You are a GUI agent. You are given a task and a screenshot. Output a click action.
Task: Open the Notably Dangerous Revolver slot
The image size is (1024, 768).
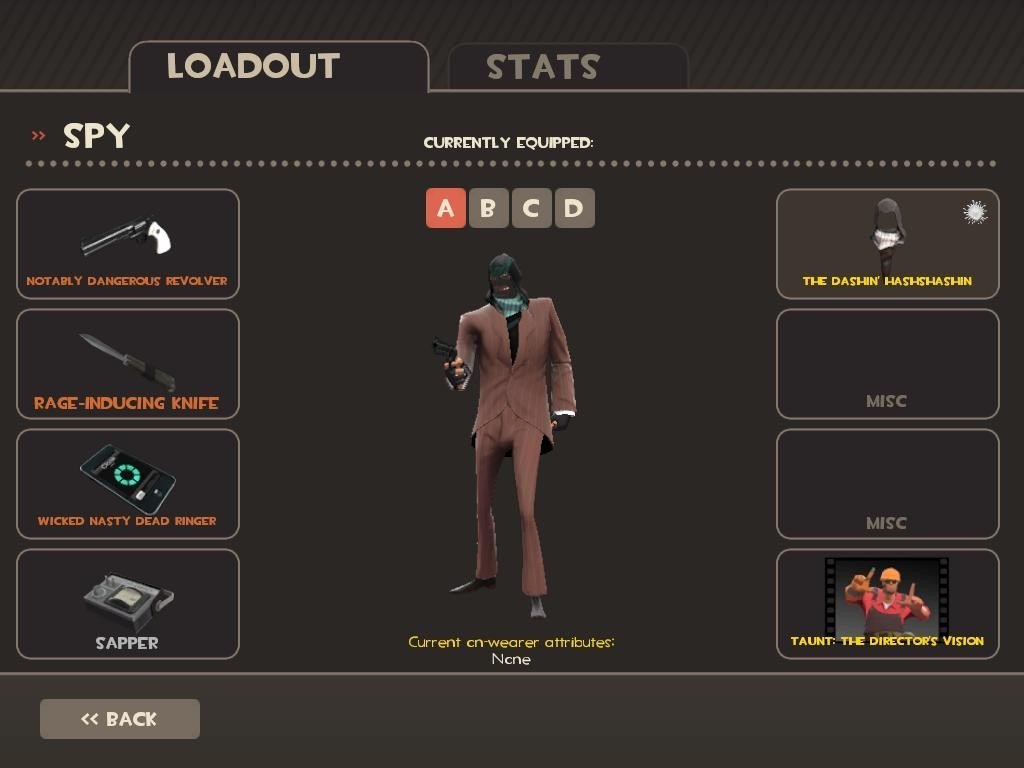click(128, 244)
